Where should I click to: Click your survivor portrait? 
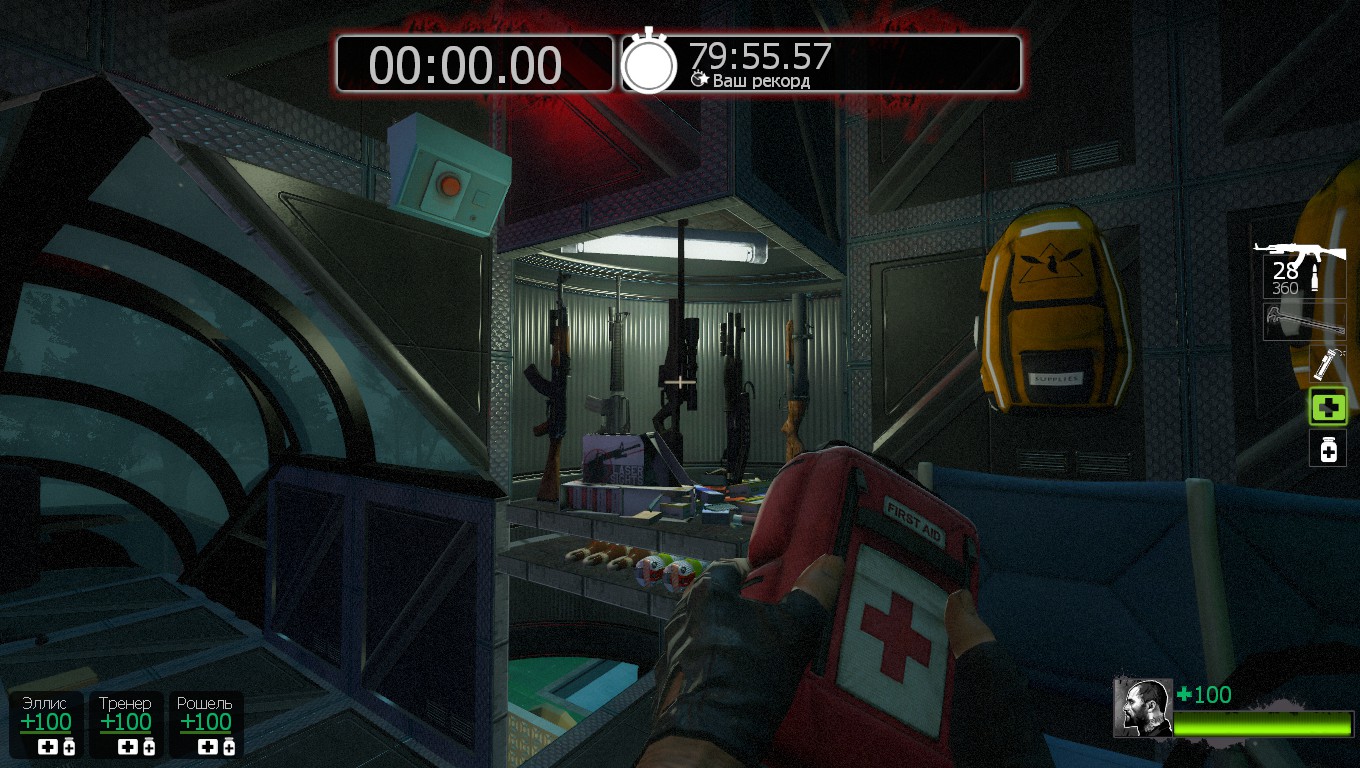click(x=1143, y=708)
